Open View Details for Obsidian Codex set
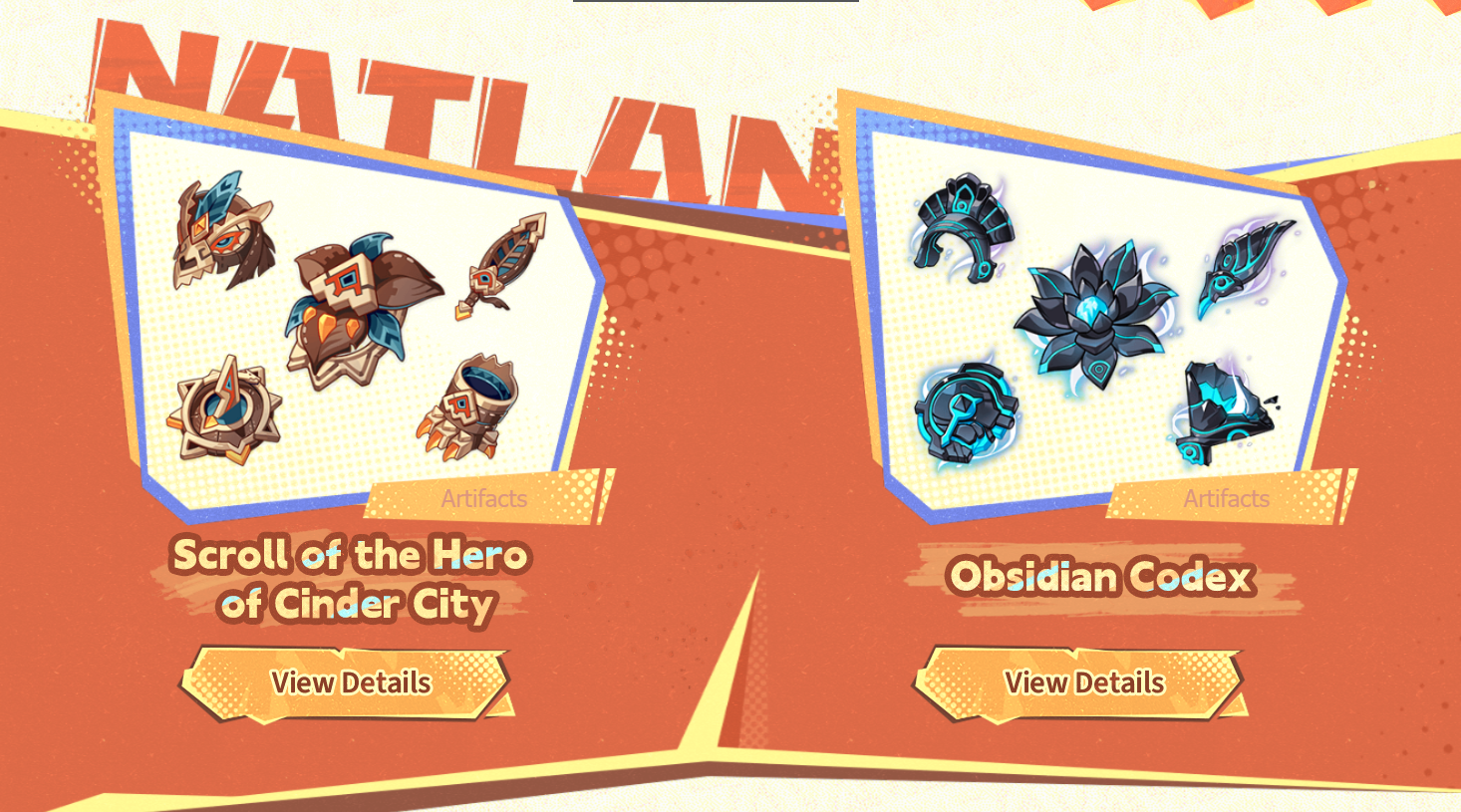Screen dimensions: 1461x812 tap(1084, 681)
